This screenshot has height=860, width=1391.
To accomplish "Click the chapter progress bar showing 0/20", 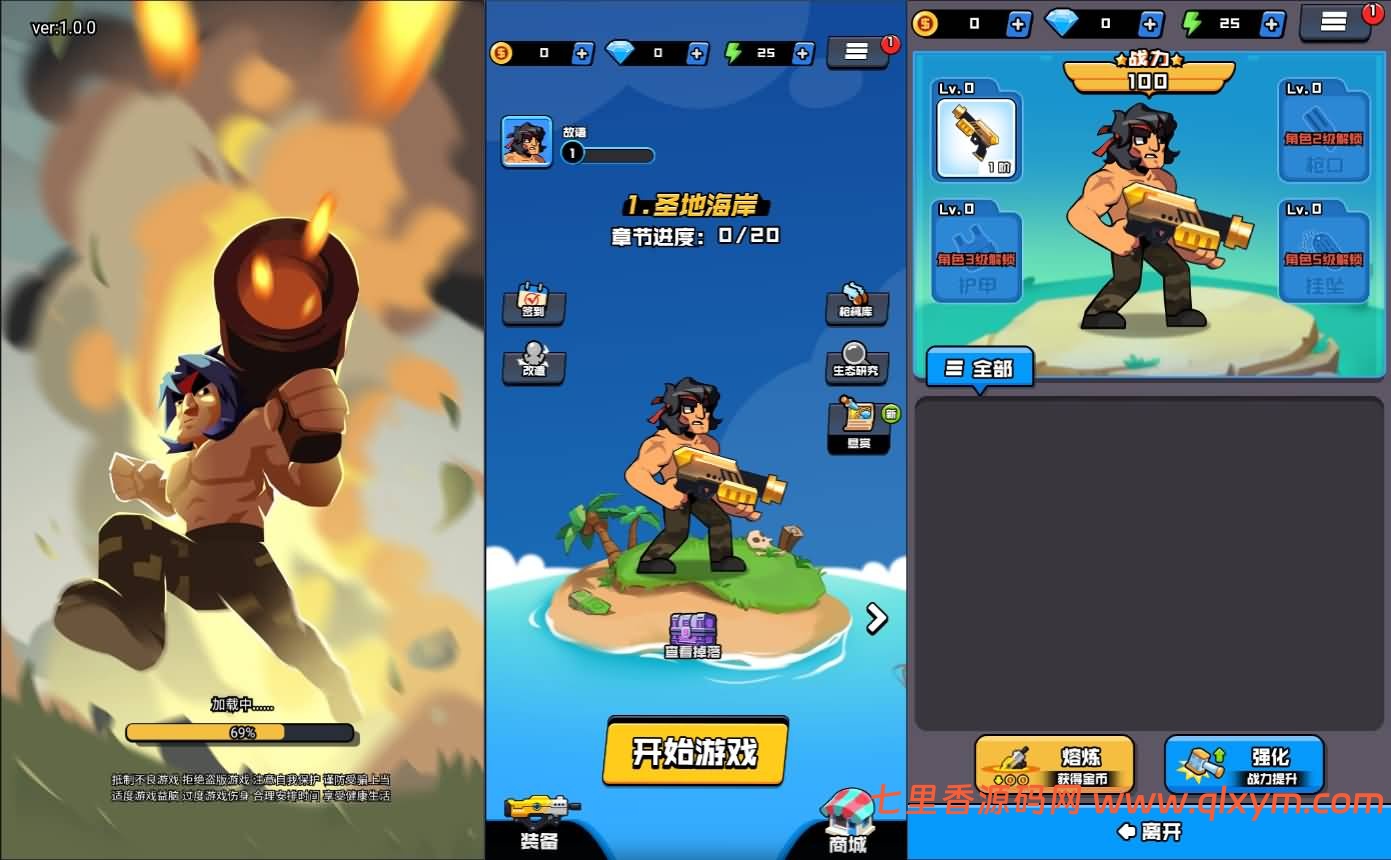I will [x=694, y=237].
